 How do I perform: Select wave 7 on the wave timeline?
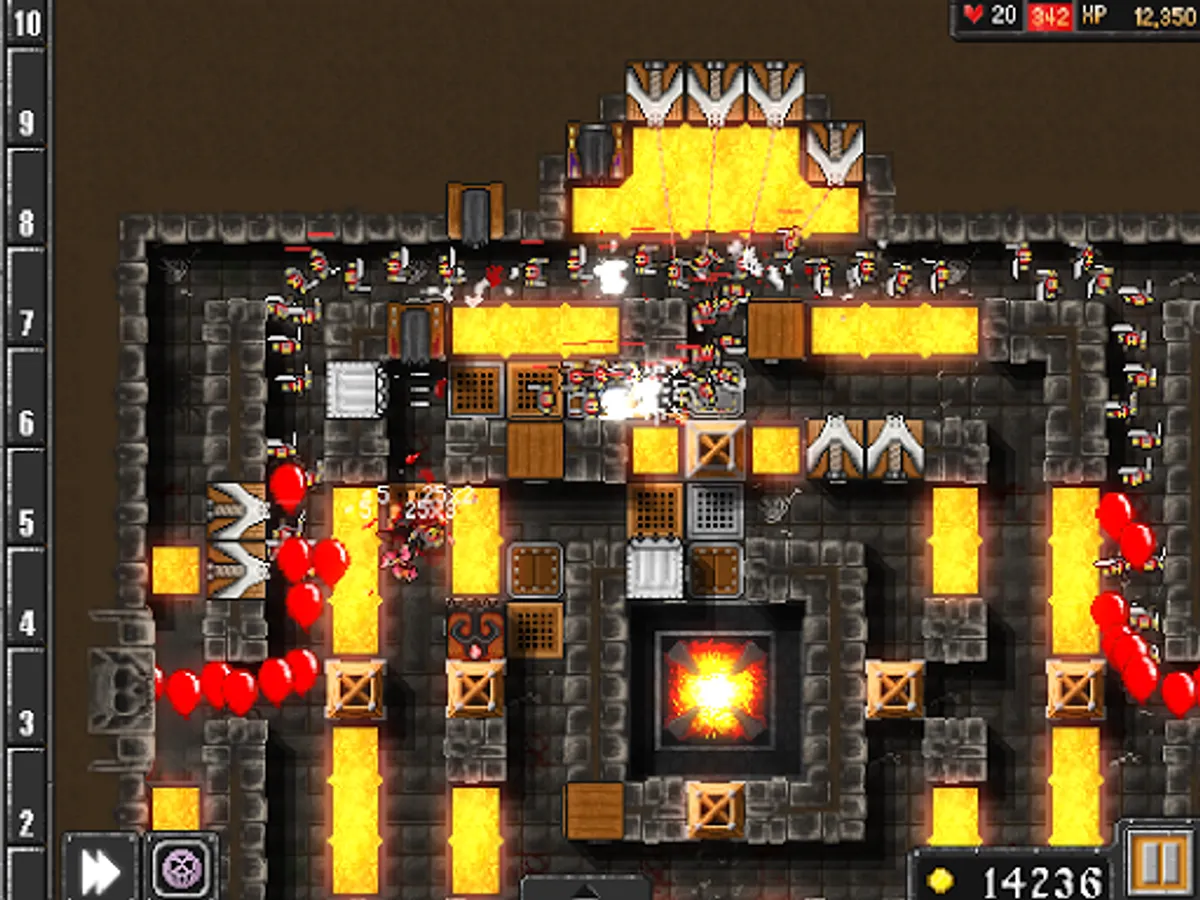(x=26, y=322)
